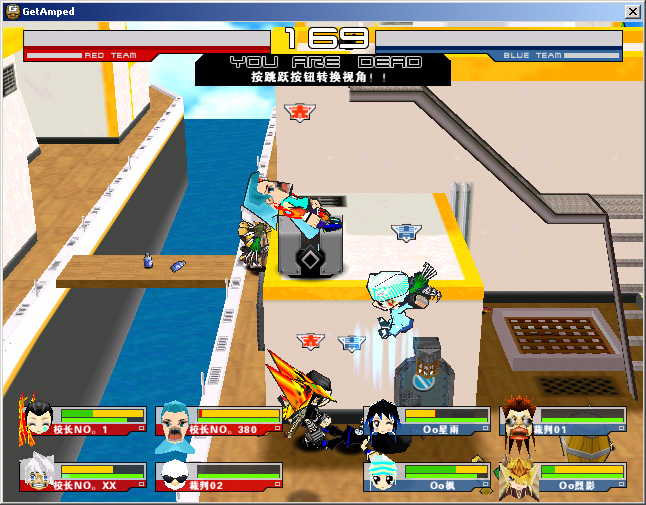Viewport: 646px width, 505px height.
Task: Select player Oo星雨 portrait panel
Action: coord(428,420)
